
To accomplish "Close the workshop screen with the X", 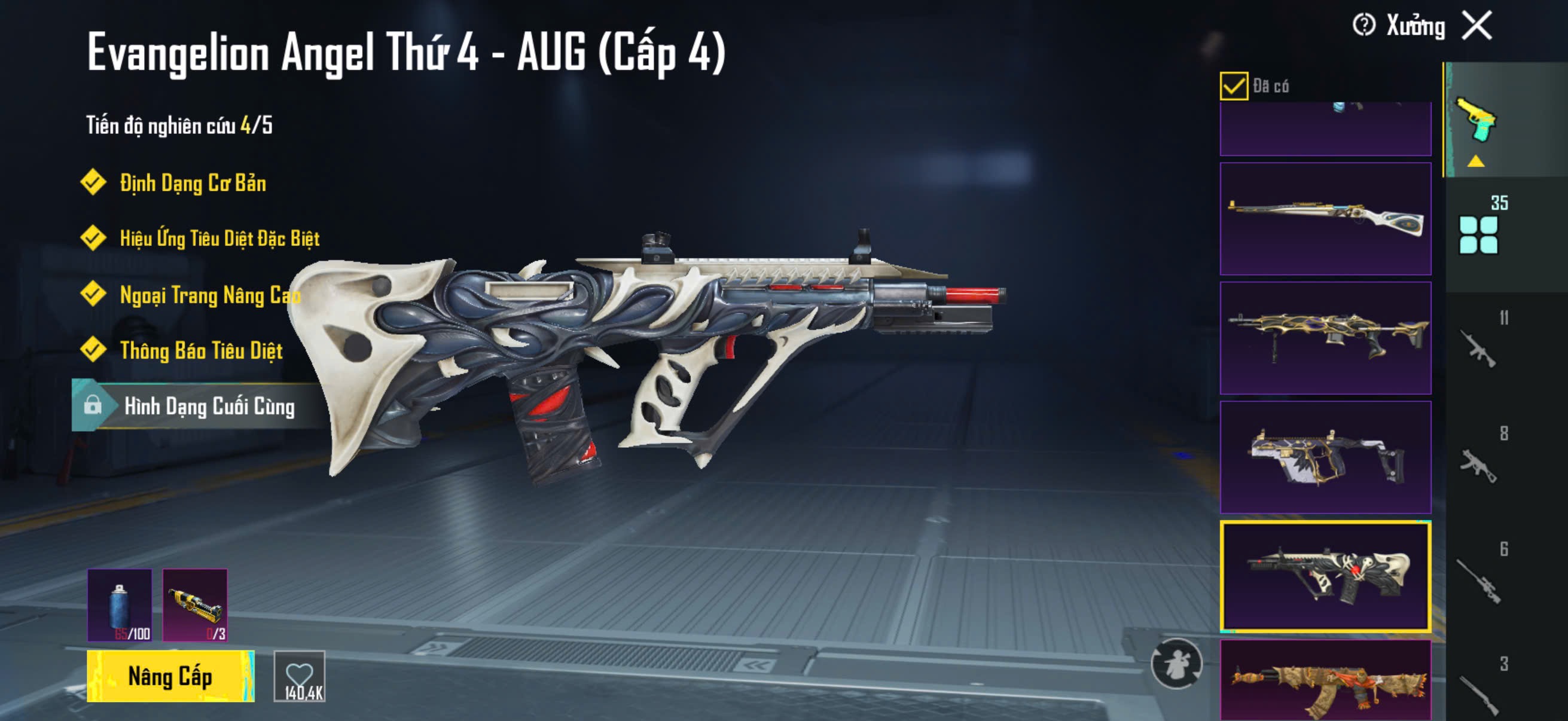I will 1477,26.
